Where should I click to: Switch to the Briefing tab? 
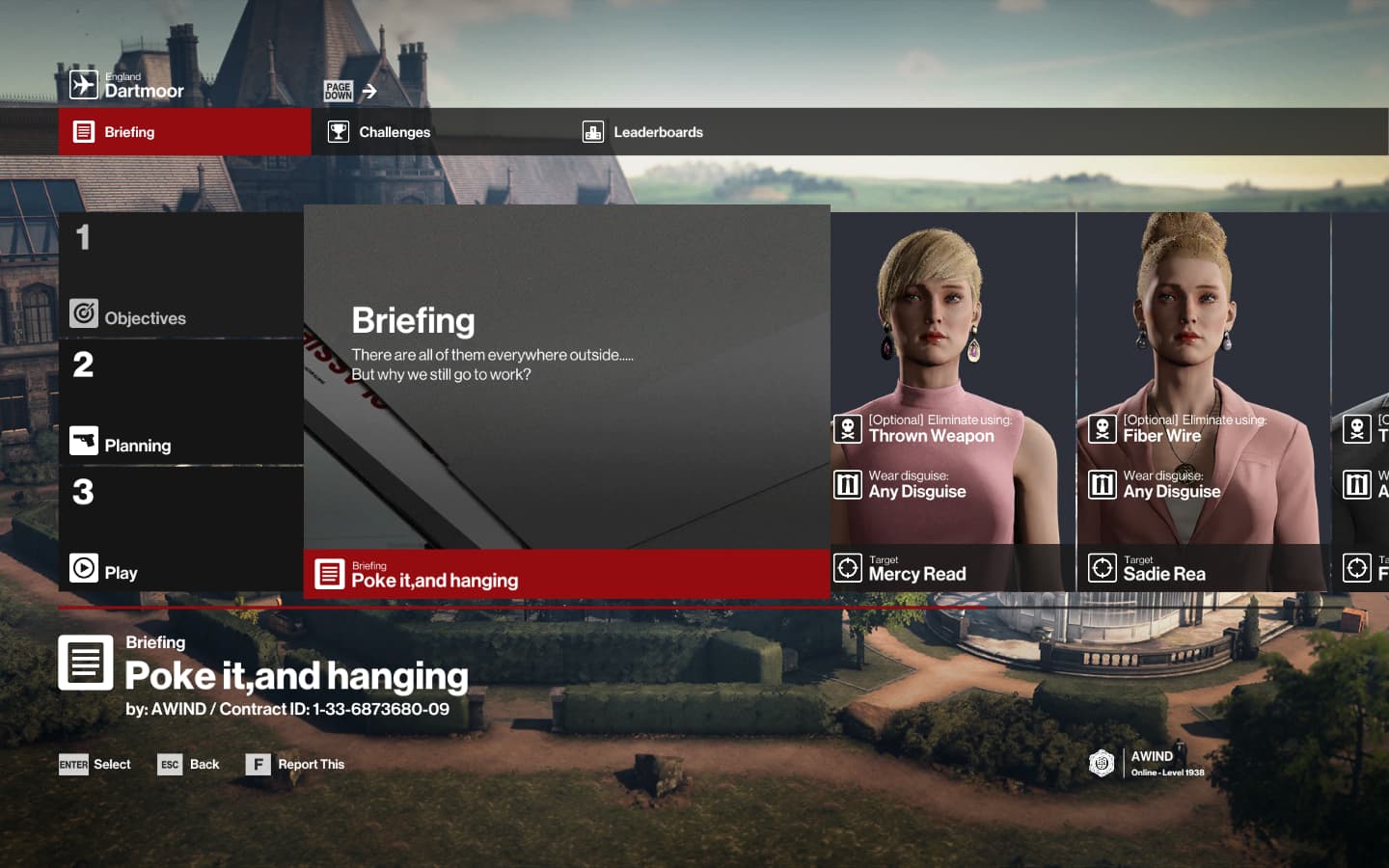[183, 132]
